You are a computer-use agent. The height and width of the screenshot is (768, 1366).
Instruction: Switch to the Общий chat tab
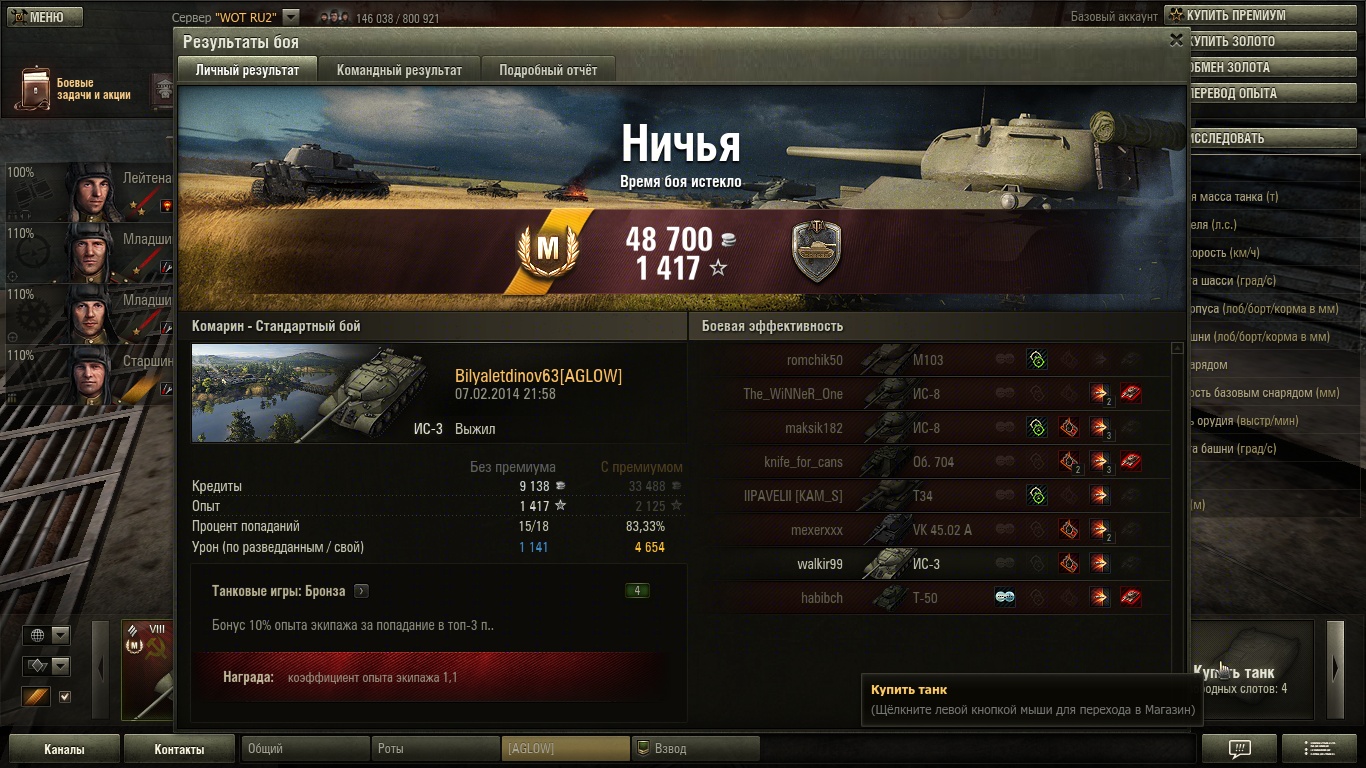(305, 748)
